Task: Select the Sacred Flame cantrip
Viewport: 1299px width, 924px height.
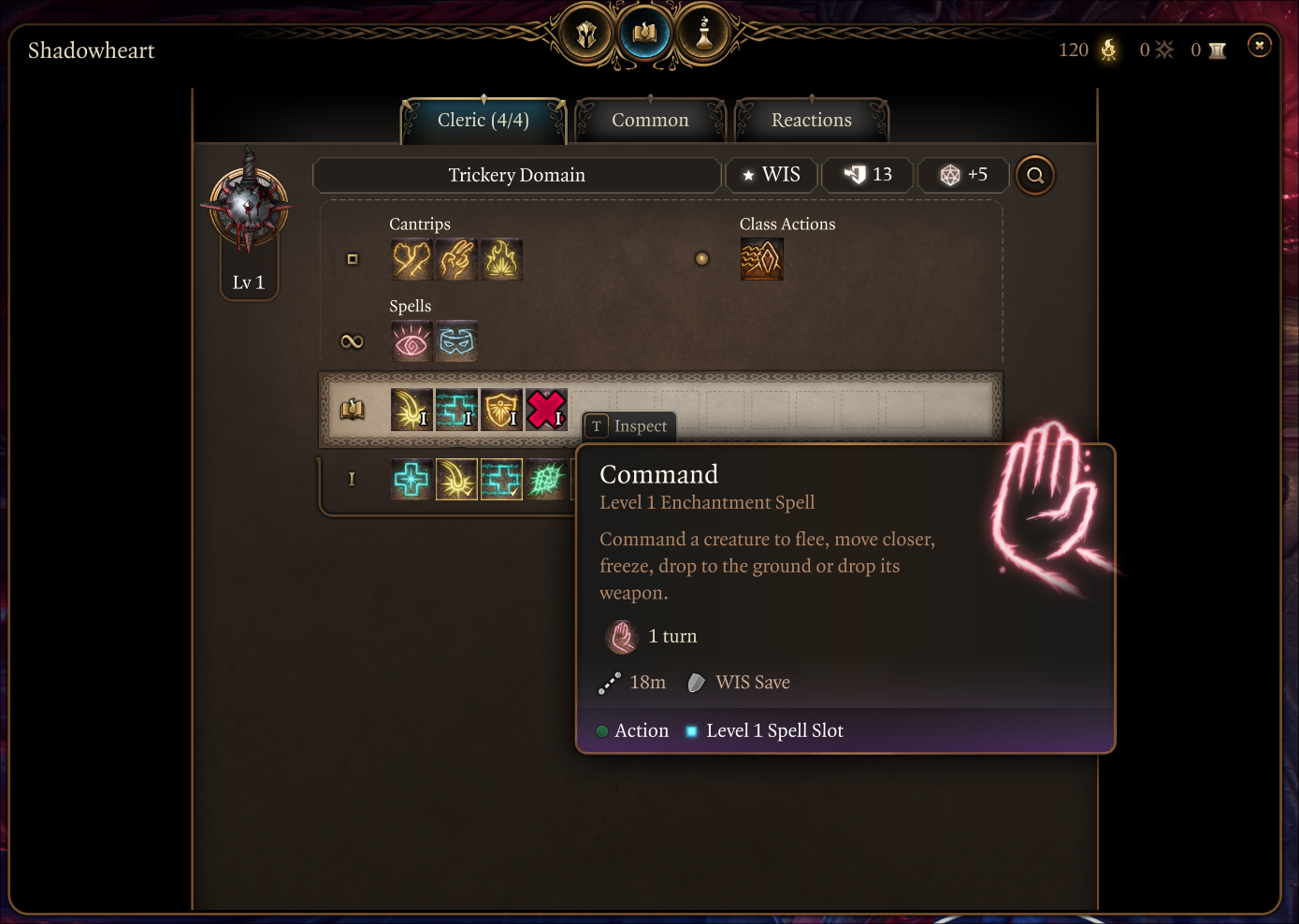Action: click(501, 260)
